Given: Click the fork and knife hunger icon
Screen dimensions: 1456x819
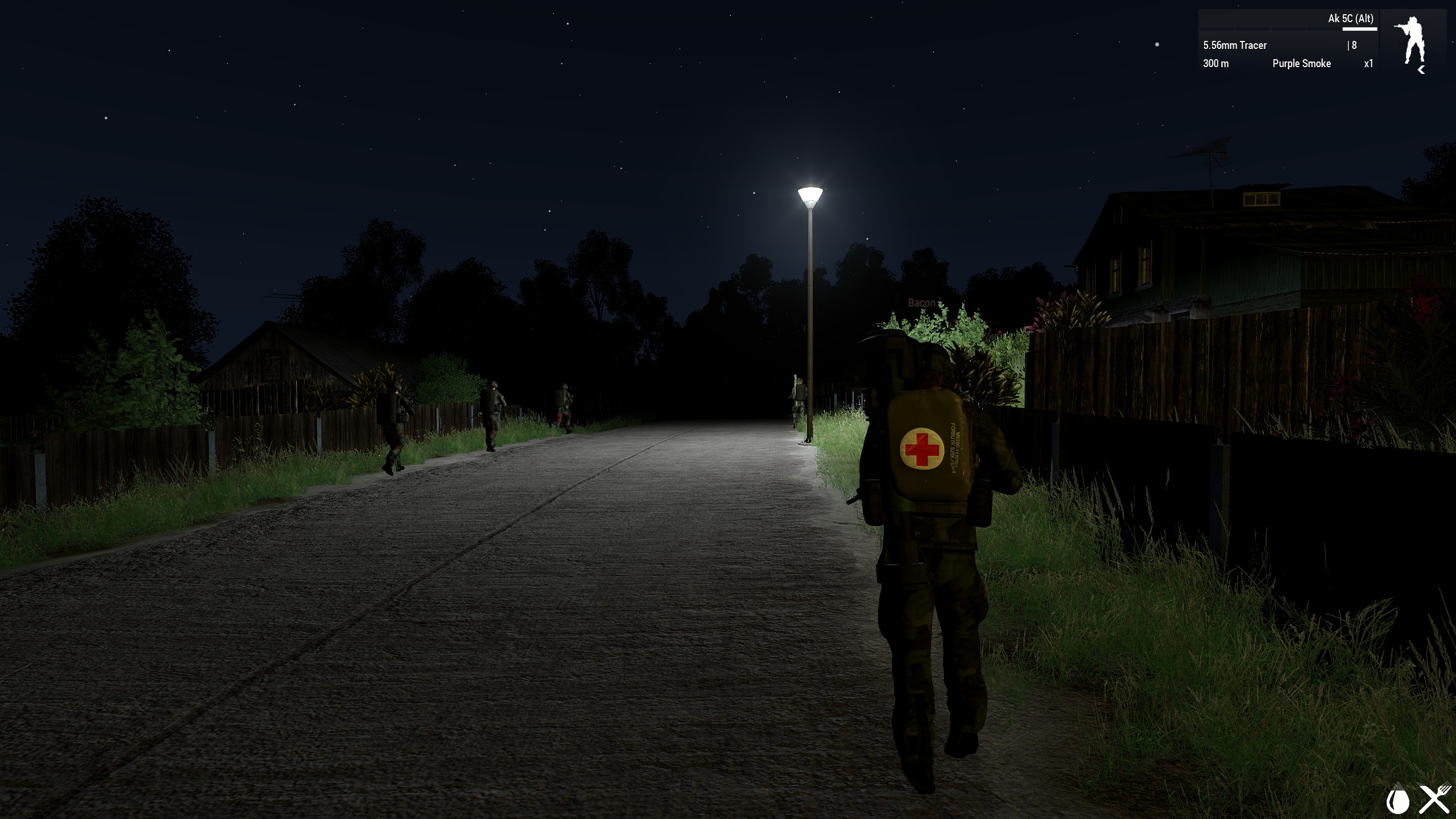Looking at the screenshot, I should (1436, 800).
